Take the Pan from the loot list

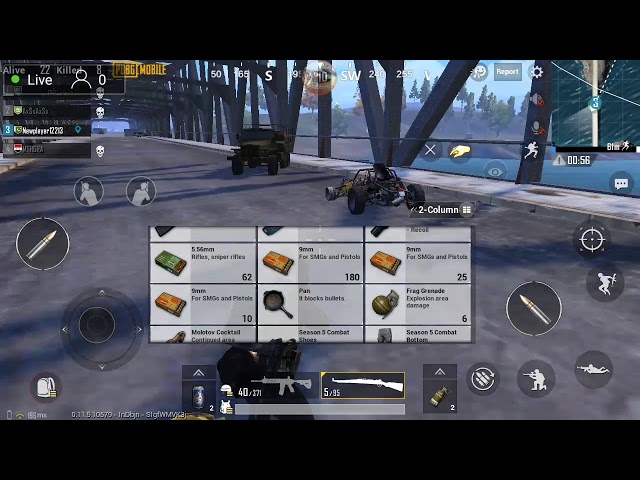311,304
